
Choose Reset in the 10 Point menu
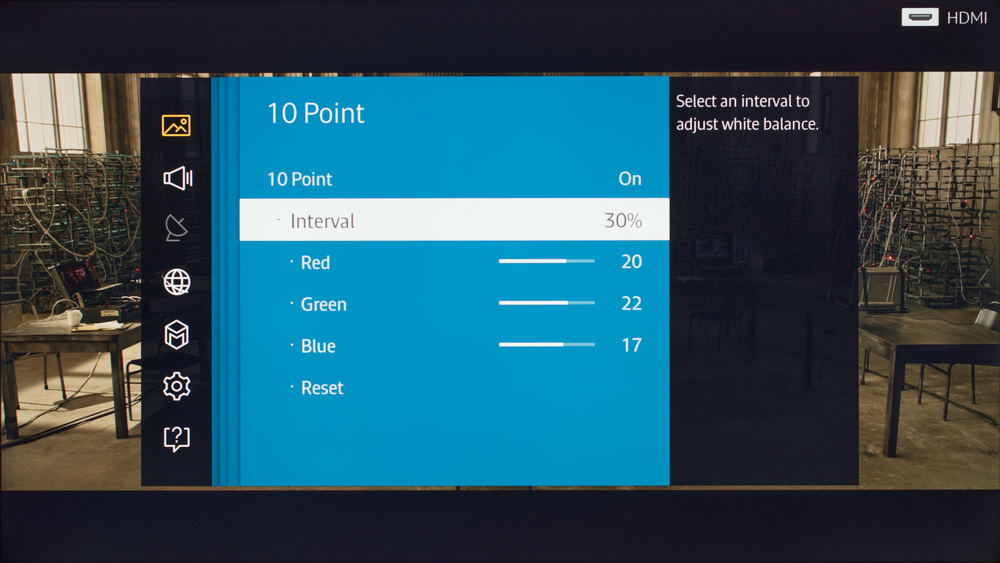click(322, 388)
